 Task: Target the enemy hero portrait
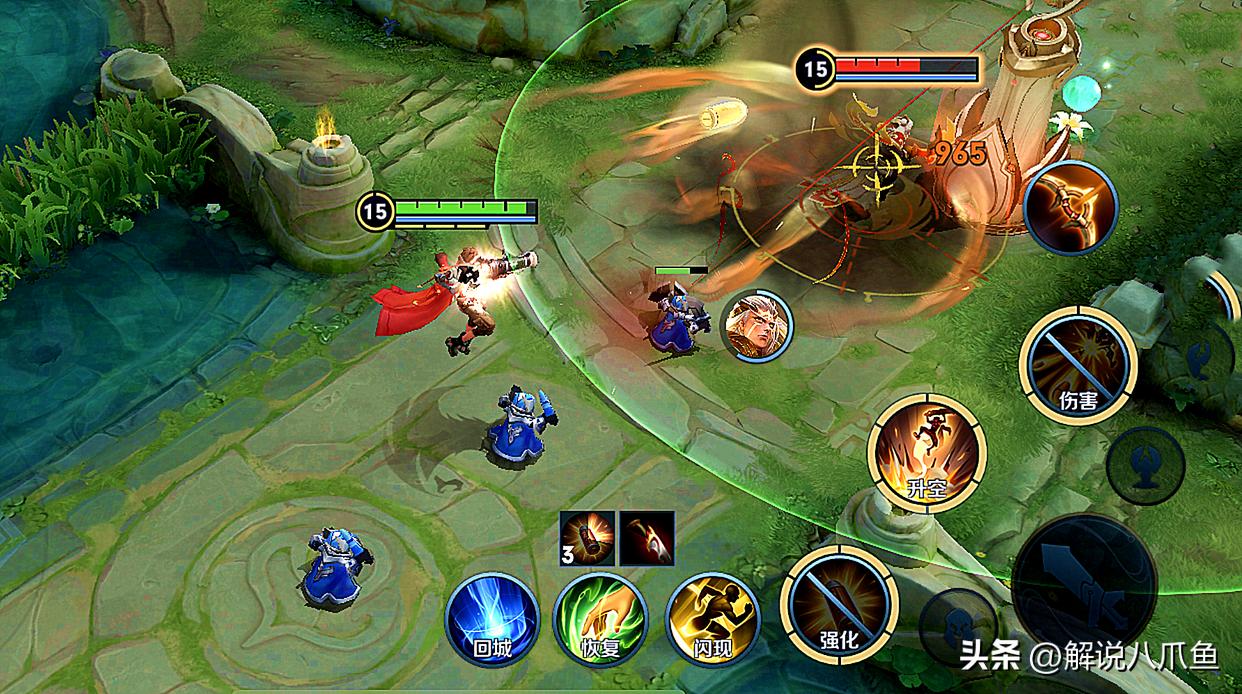coord(756,326)
